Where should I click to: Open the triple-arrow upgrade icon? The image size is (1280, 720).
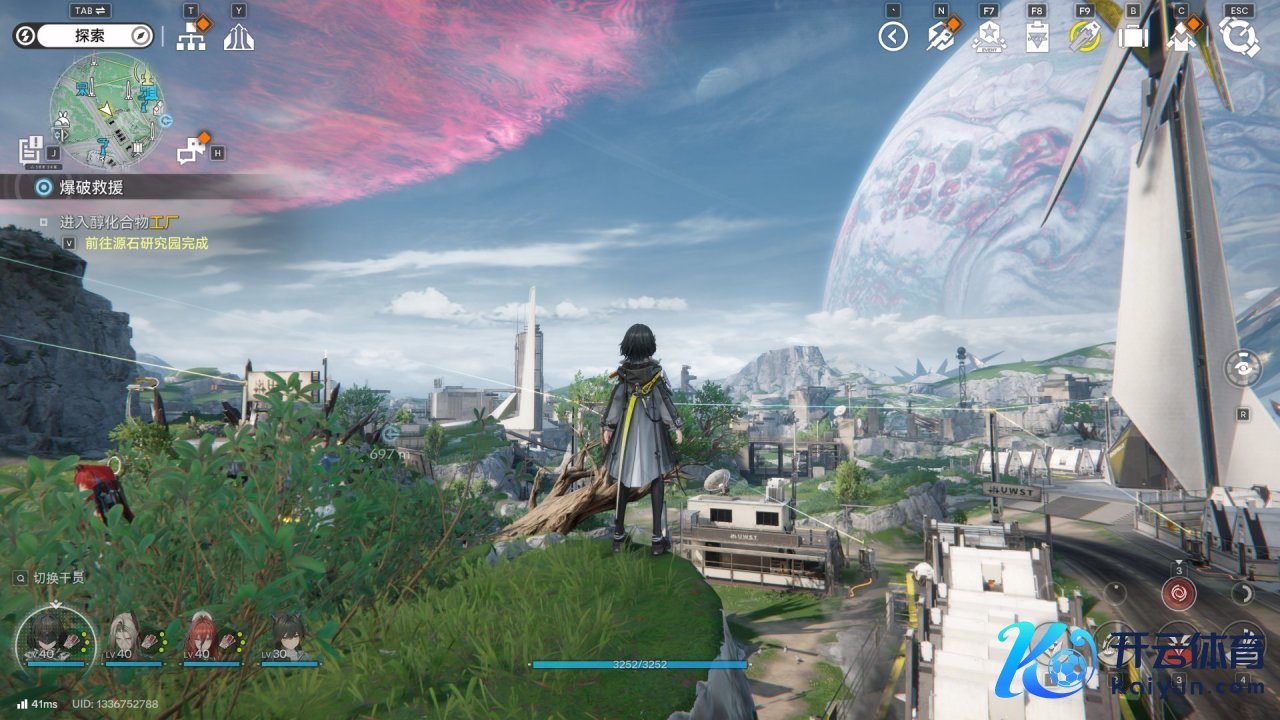click(x=238, y=38)
